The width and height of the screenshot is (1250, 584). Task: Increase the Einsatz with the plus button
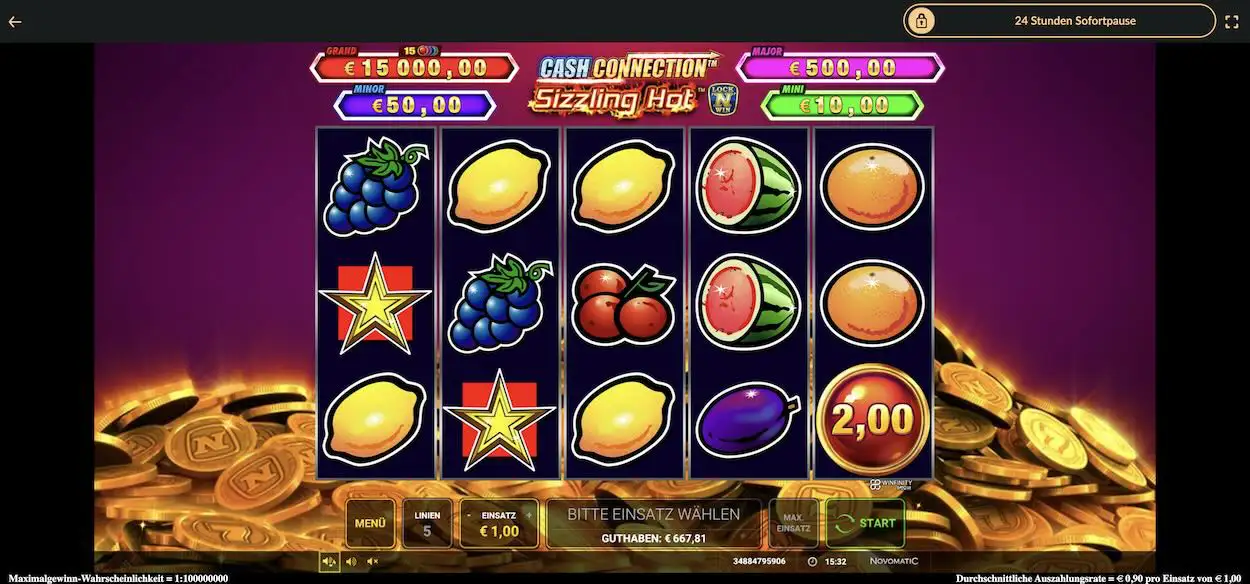(530, 515)
